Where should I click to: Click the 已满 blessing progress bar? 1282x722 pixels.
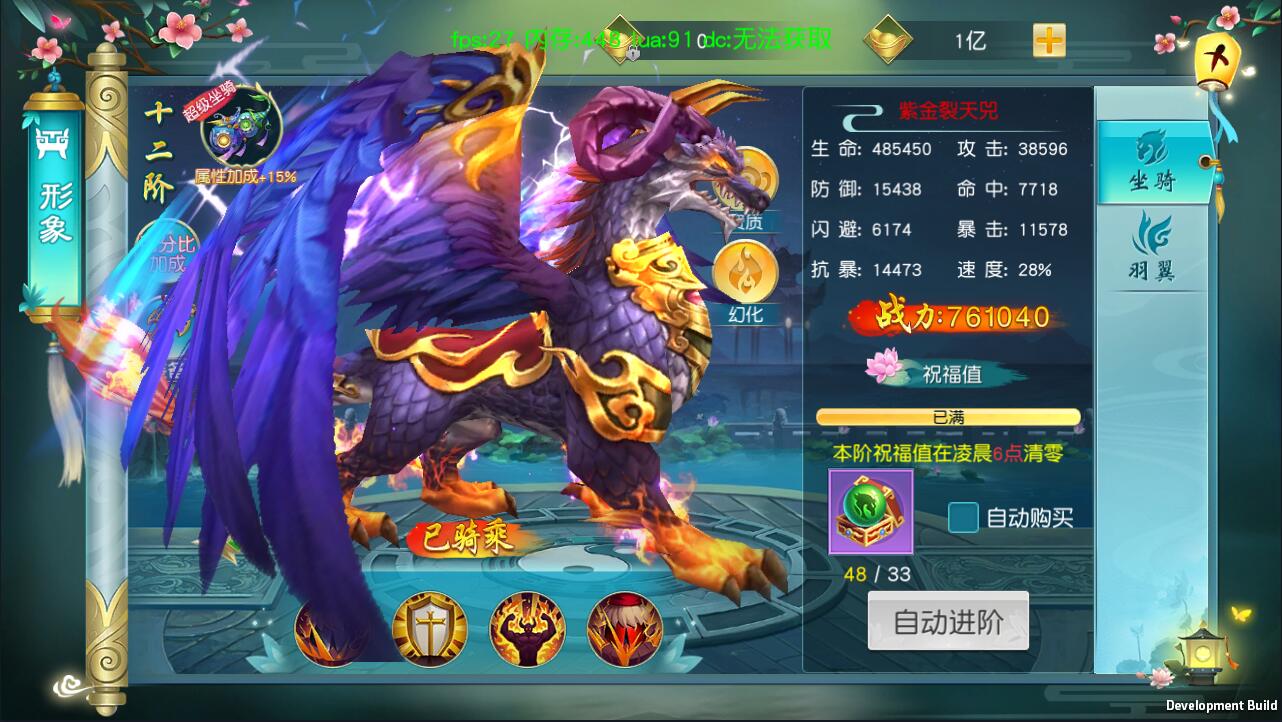946,417
